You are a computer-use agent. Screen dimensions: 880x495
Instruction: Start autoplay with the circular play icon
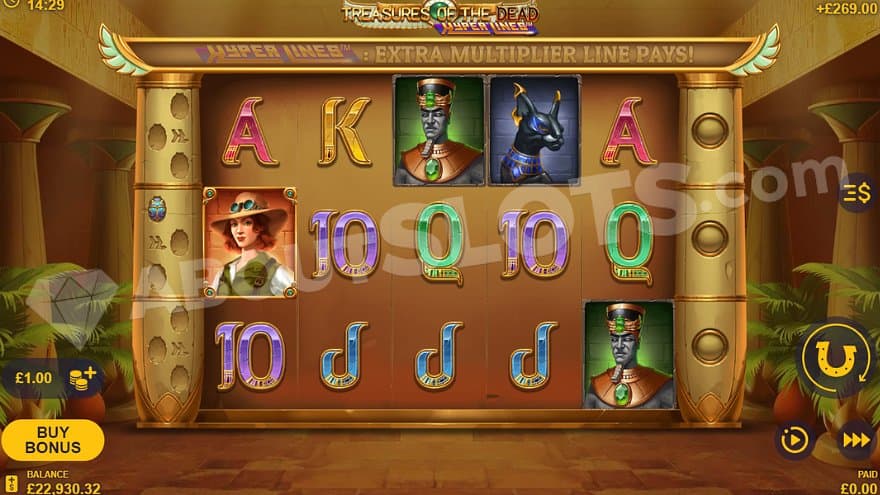[x=795, y=440]
